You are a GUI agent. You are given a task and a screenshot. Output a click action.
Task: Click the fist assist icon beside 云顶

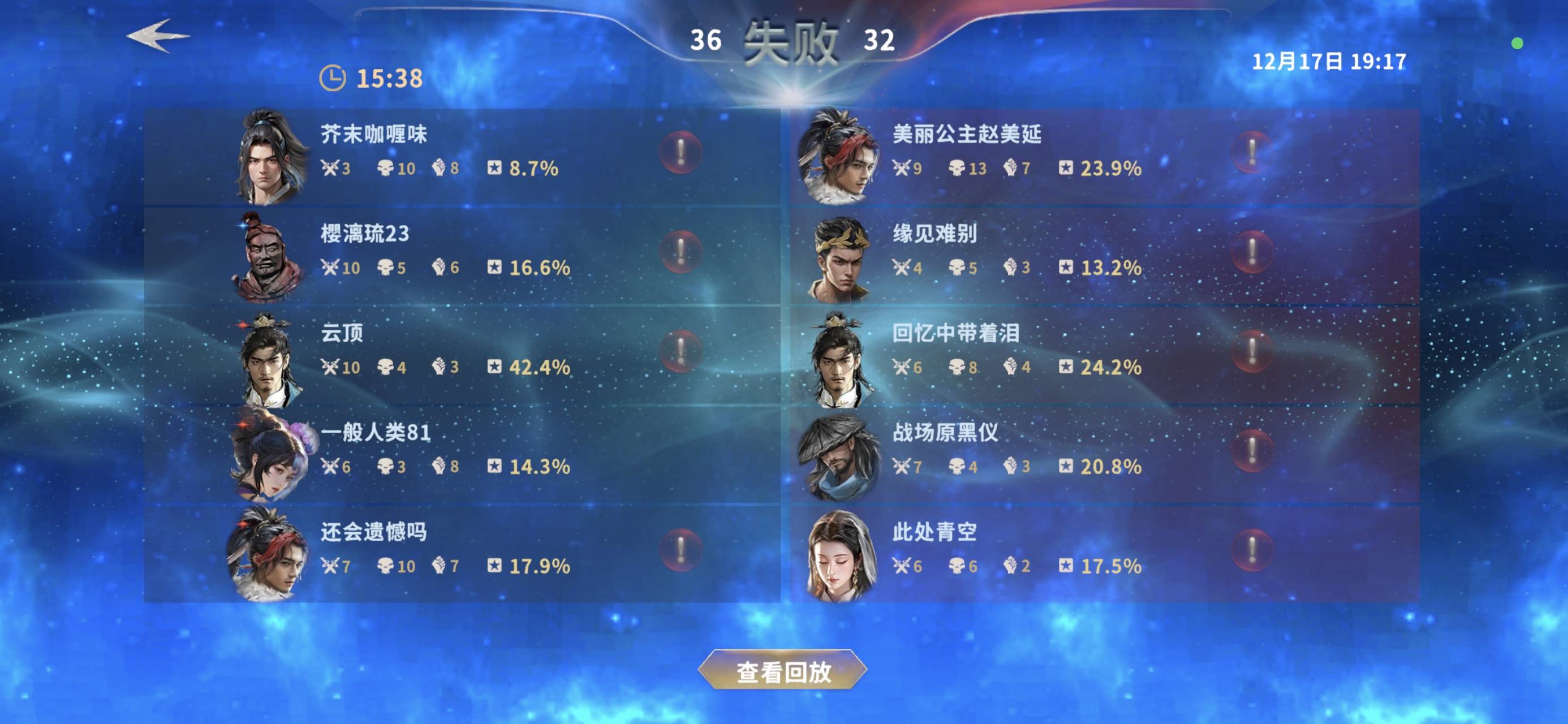point(438,367)
